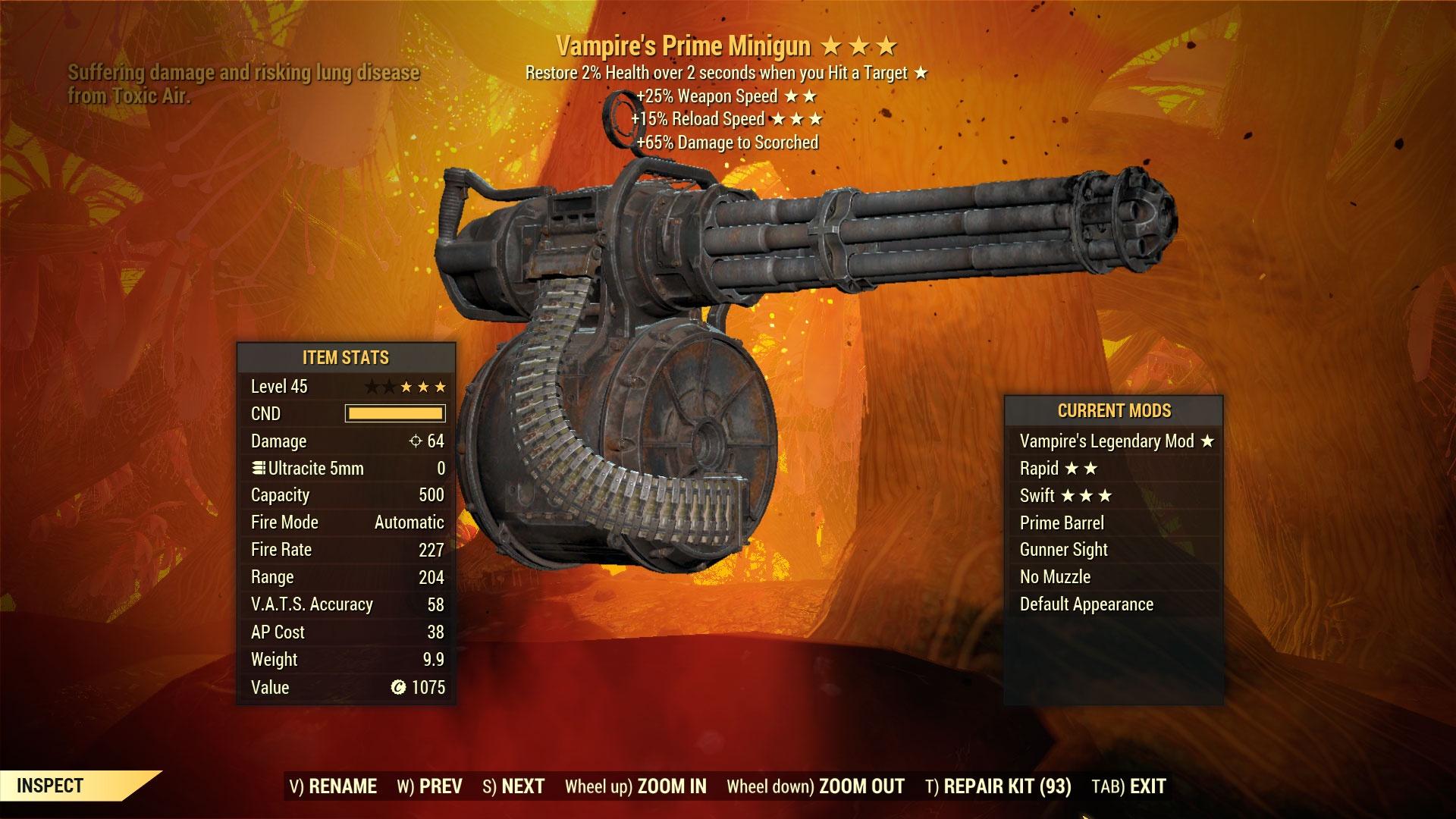Image resolution: width=1456 pixels, height=819 pixels.
Task: Select ZOOM OUT in the bottom bar
Action: tap(815, 786)
